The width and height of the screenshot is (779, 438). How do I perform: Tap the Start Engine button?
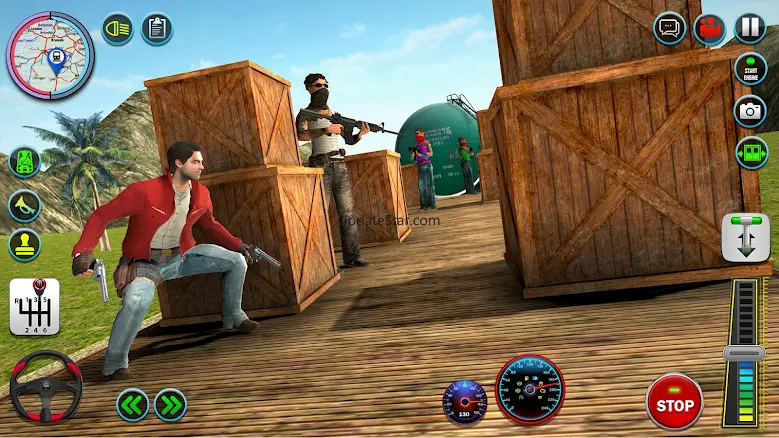coord(750,70)
